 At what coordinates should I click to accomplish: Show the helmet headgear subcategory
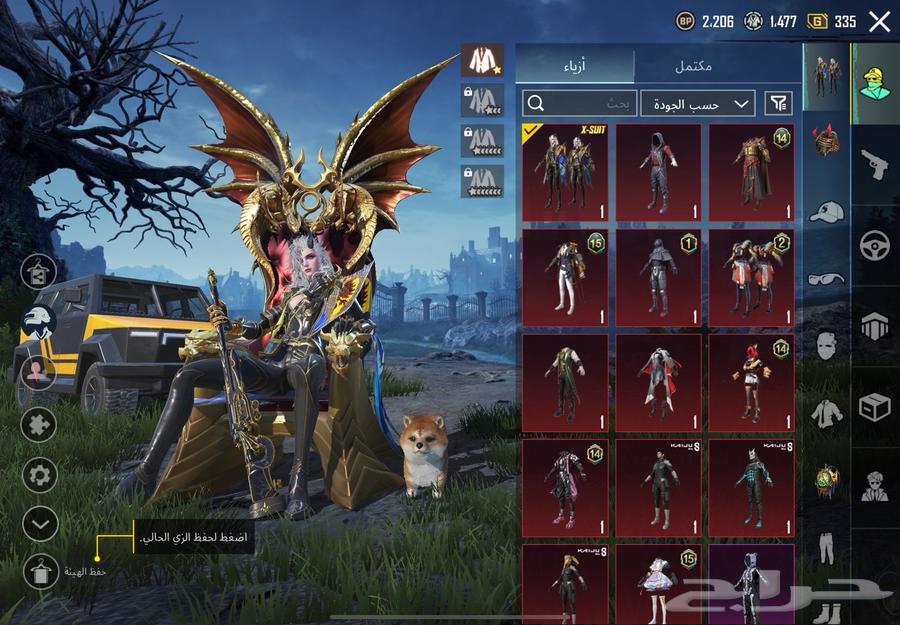pos(826,141)
